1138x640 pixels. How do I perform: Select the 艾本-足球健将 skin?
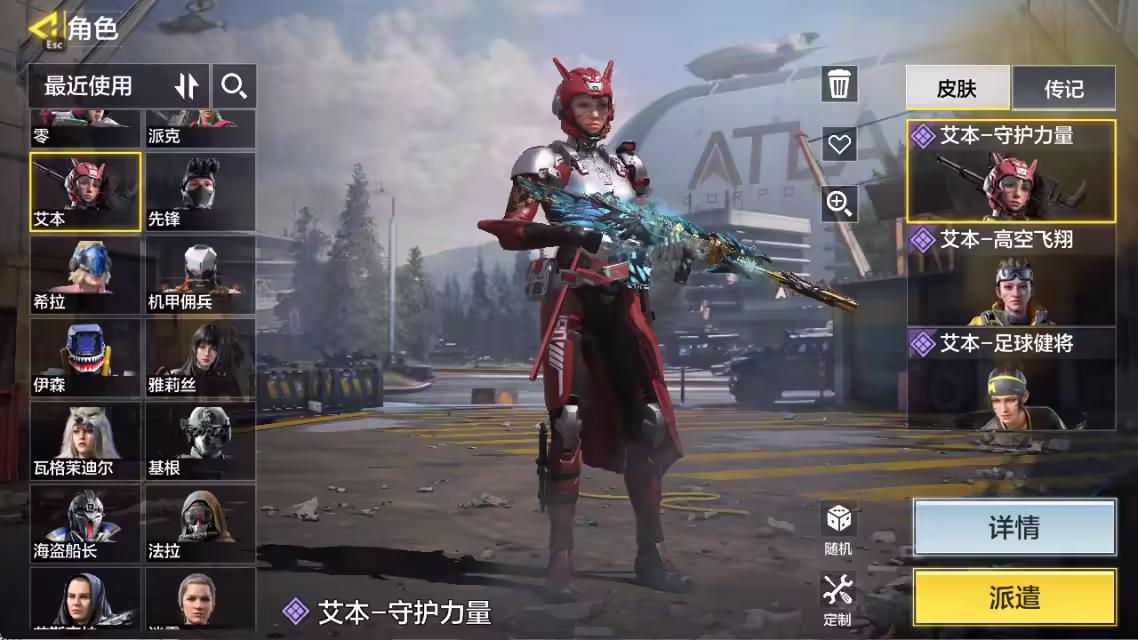pos(1011,379)
